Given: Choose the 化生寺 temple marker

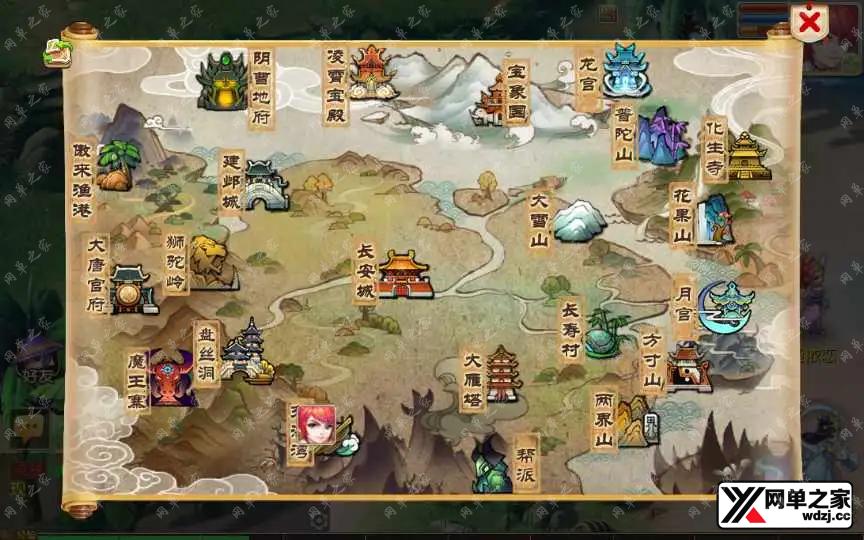Looking at the screenshot, I should coord(747,156).
